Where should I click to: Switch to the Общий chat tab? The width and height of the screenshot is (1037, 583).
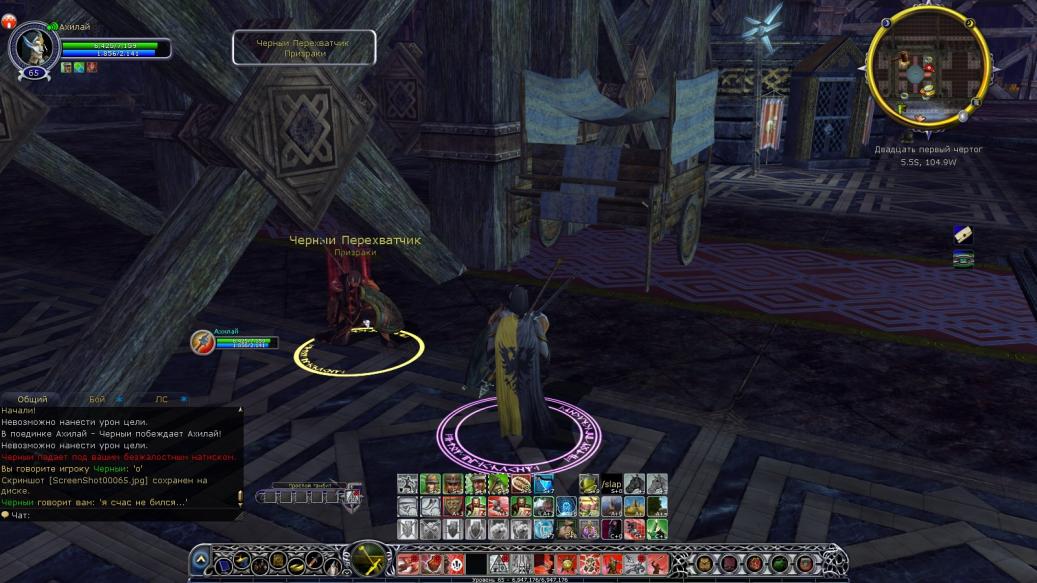tap(32, 399)
